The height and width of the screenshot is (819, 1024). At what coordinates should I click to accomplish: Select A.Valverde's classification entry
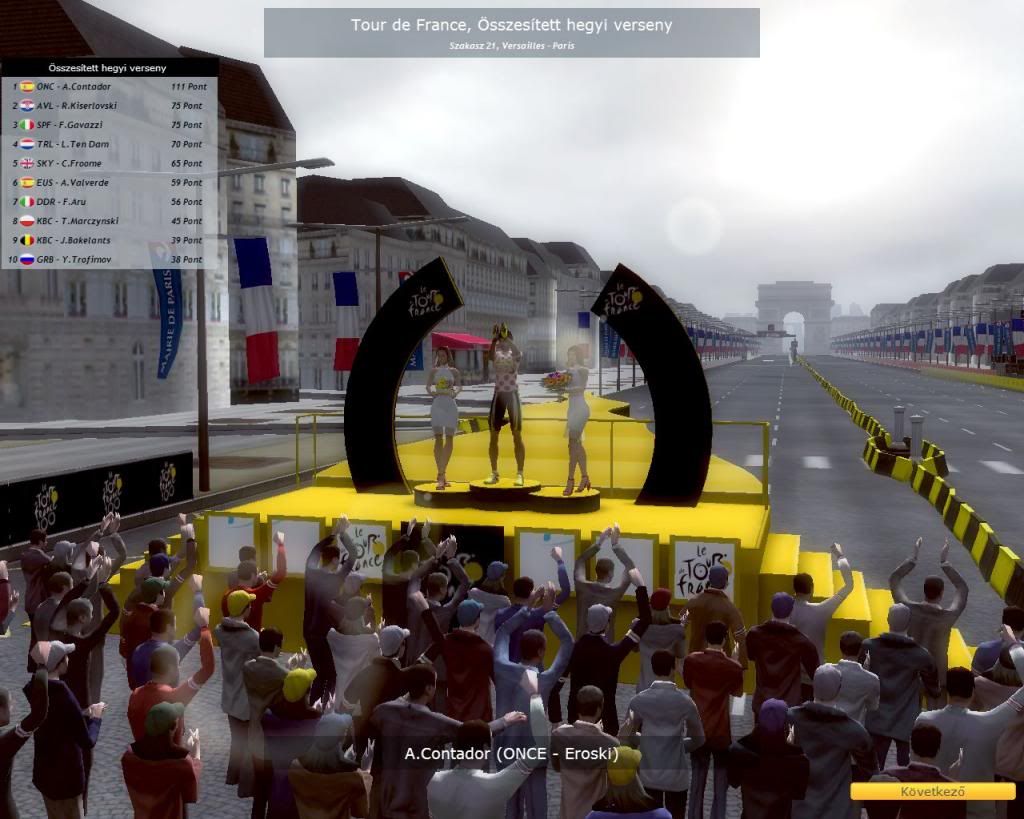click(x=110, y=183)
